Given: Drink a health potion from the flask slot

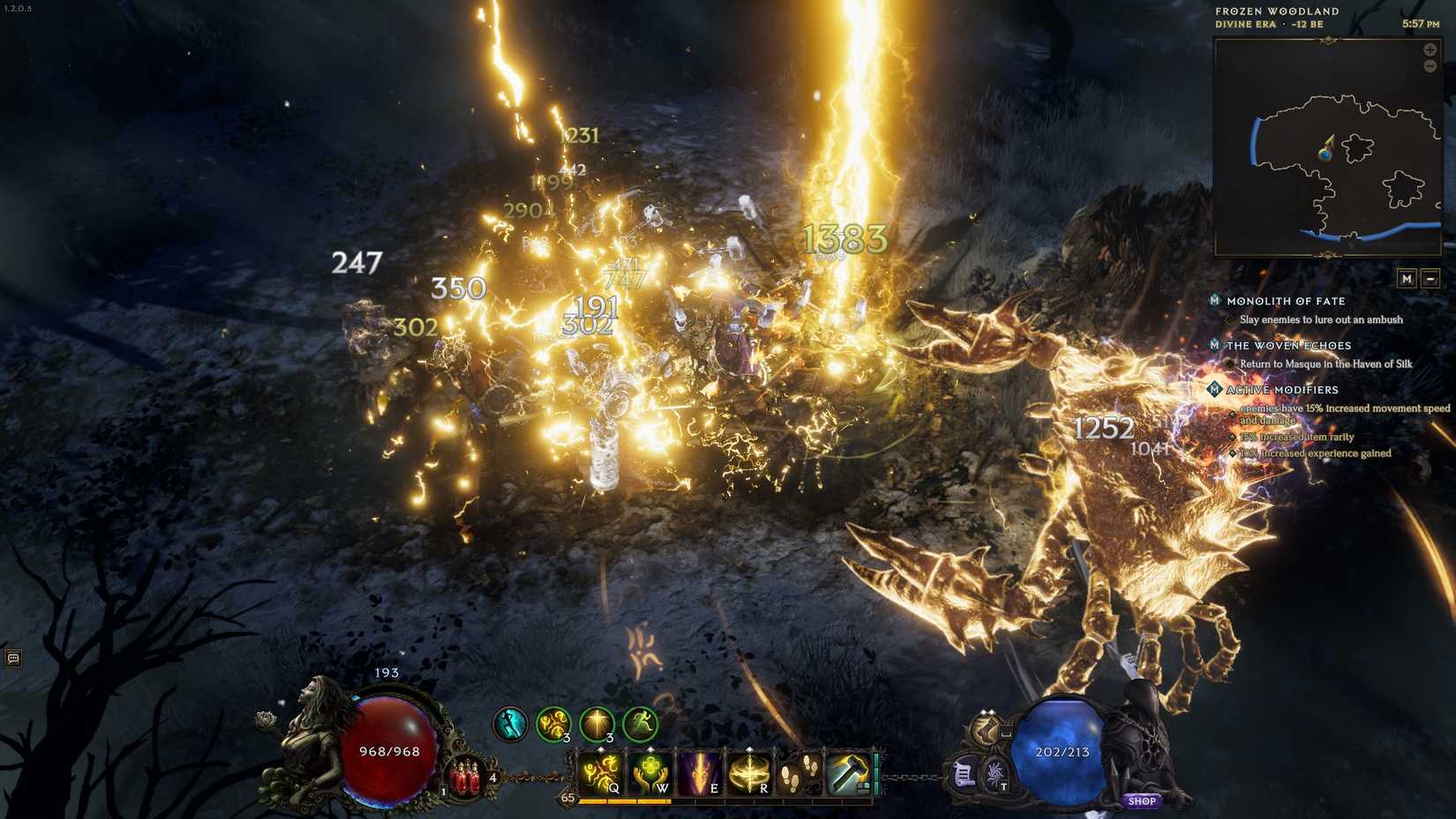Looking at the screenshot, I should [463, 773].
